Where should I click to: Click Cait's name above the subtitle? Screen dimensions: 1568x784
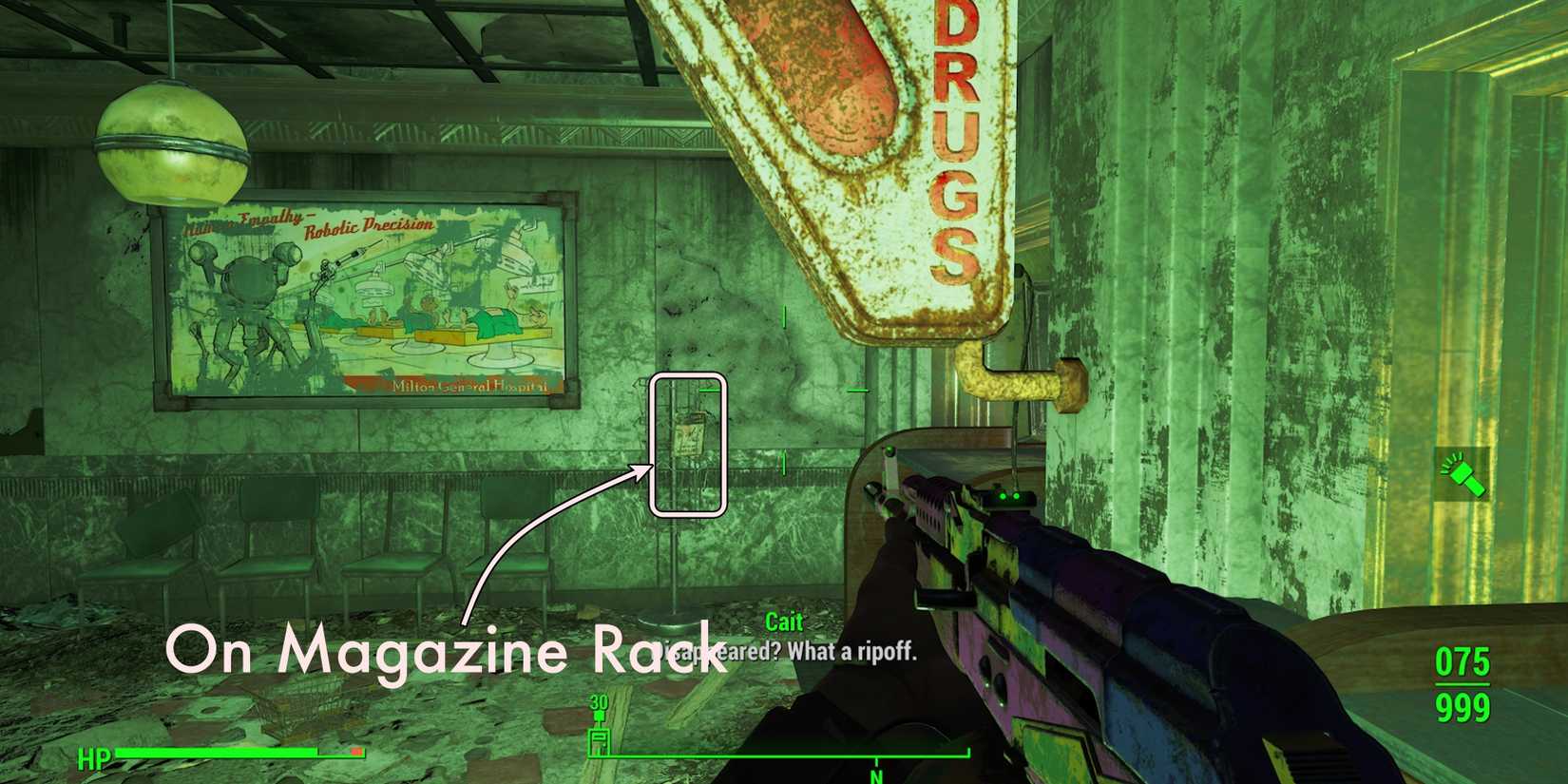pyautogui.click(x=782, y=621)
